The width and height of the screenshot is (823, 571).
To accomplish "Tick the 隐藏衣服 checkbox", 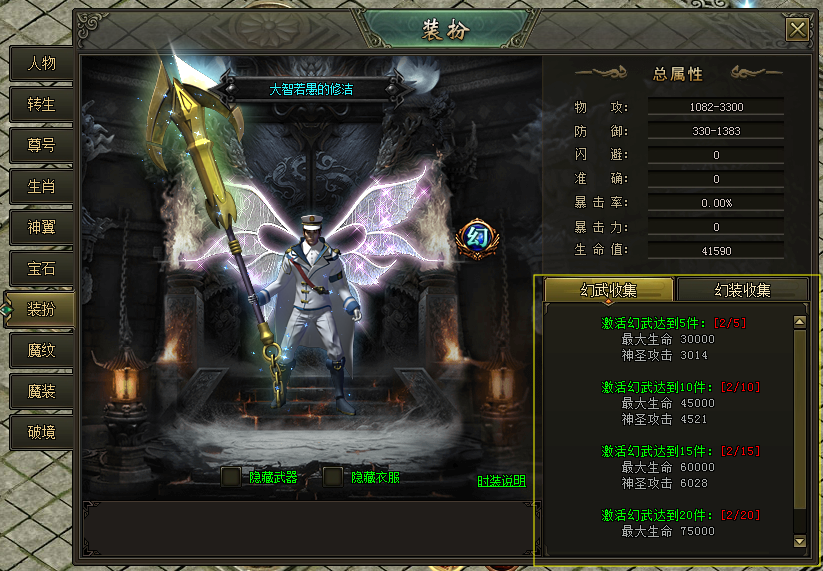I will coord(333,477).
